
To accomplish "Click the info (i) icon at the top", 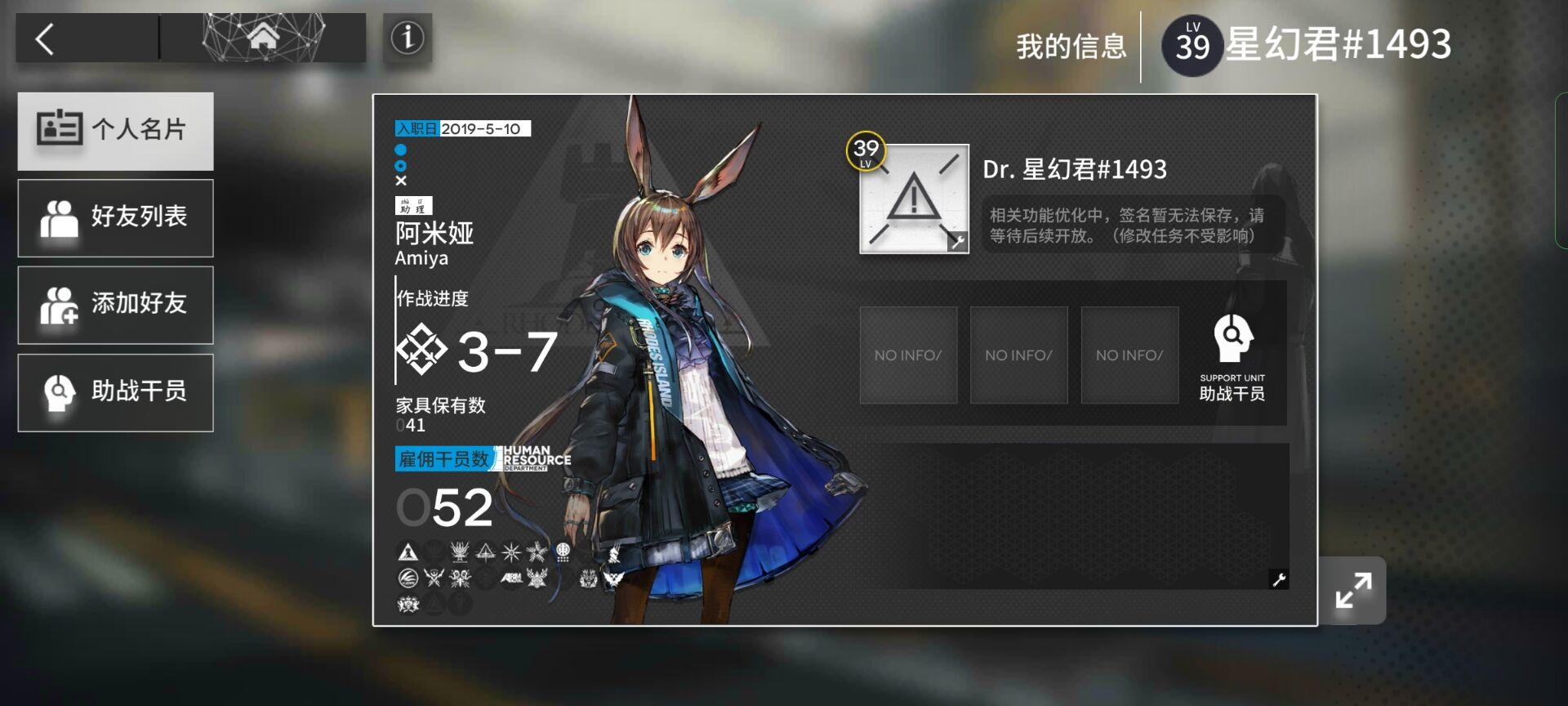I will click(407, 36).
